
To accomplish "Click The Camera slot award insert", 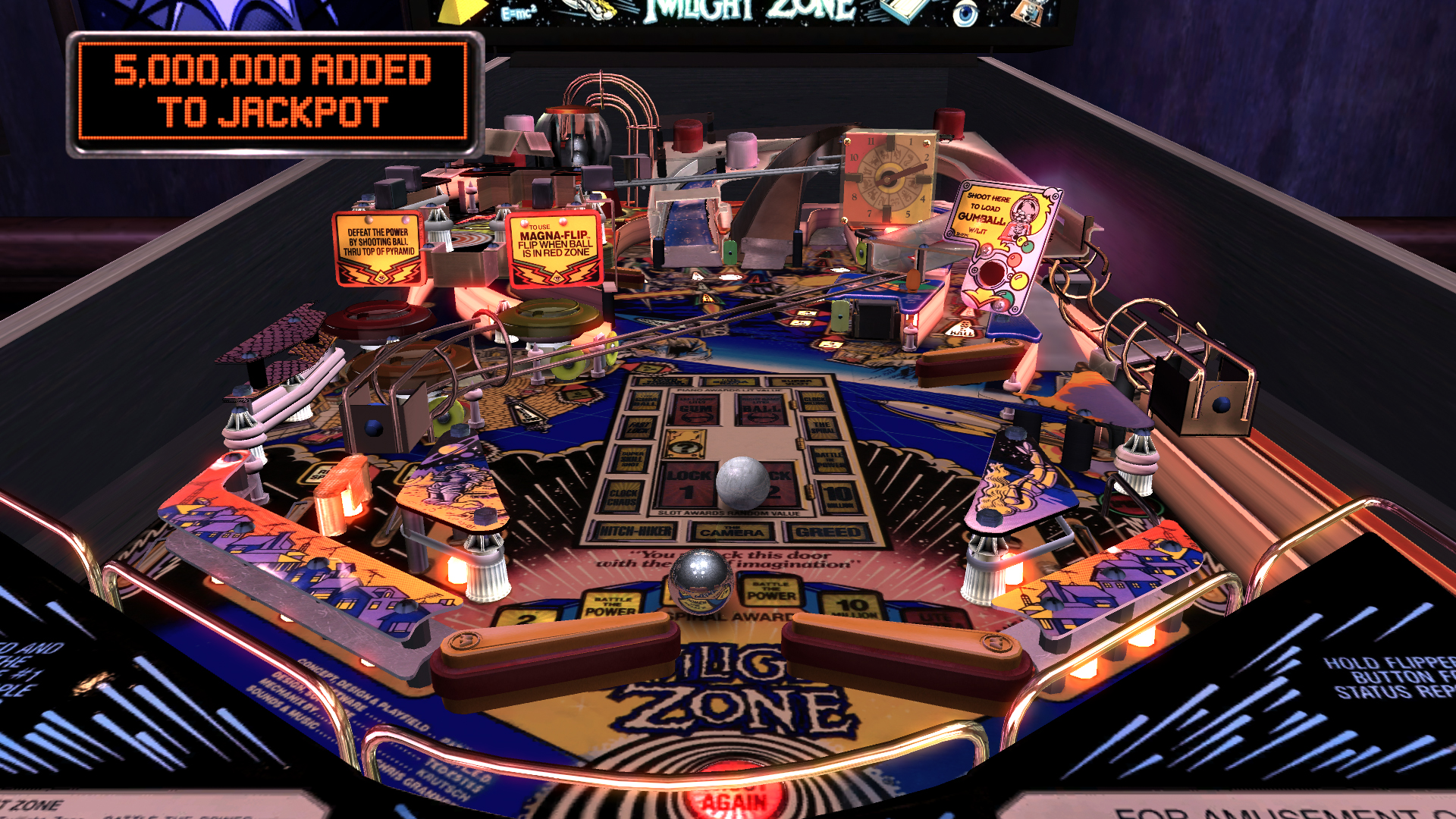I will pyautogui.click(x=731, y=531).
